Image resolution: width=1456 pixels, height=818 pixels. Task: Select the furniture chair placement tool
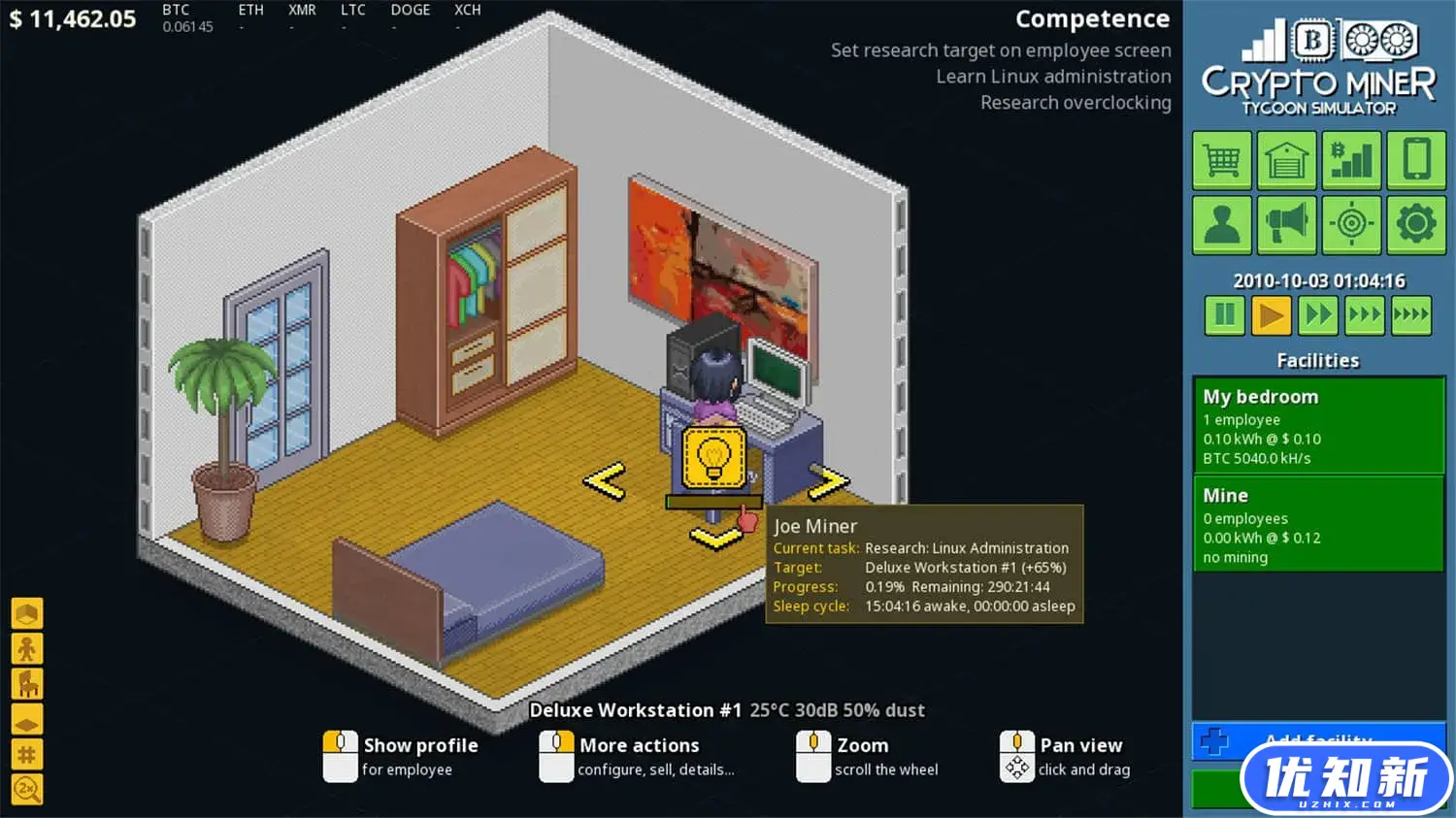[x=26, y=683]
